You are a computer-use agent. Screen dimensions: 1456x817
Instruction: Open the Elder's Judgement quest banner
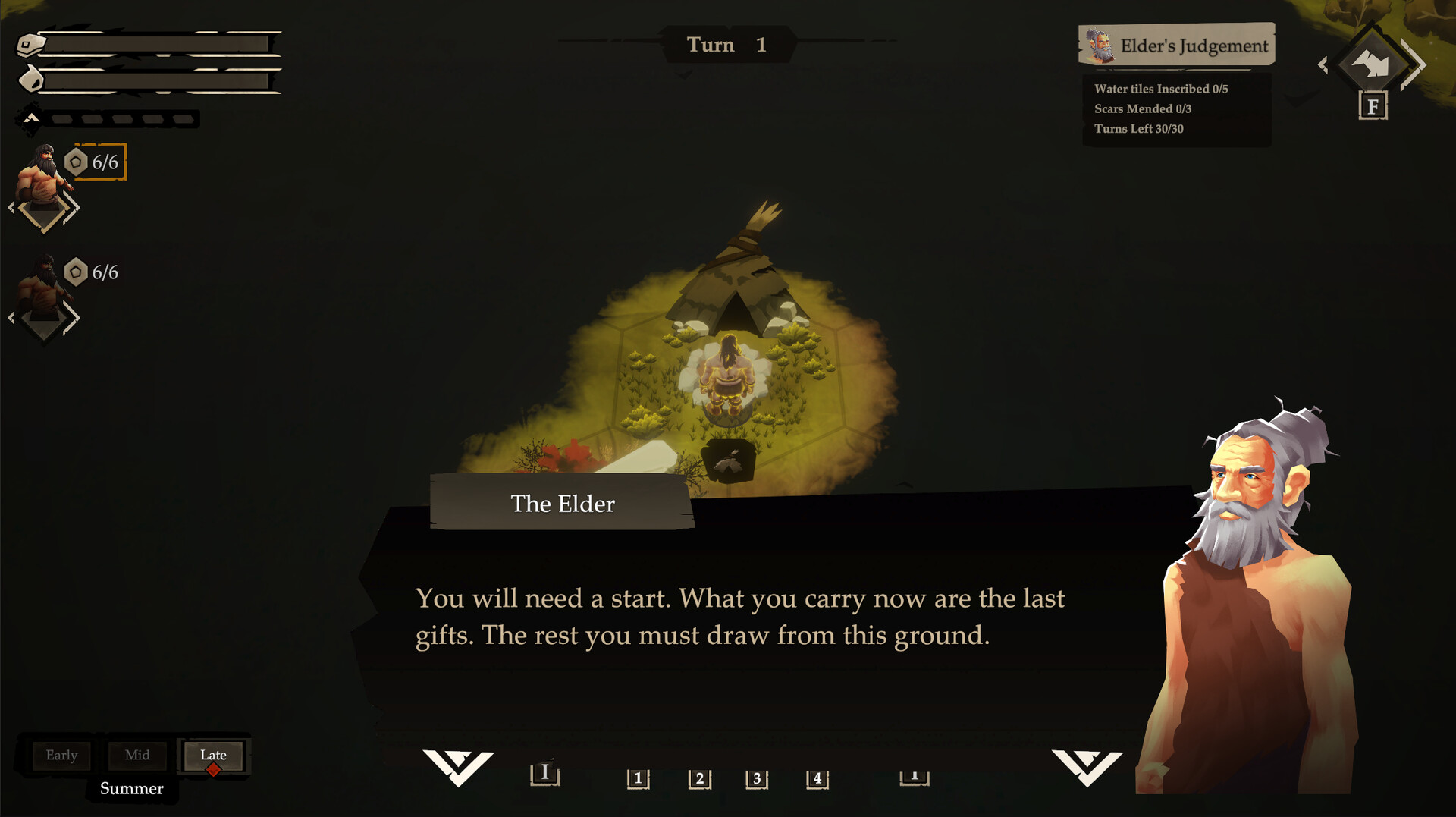pos(1177,46)
